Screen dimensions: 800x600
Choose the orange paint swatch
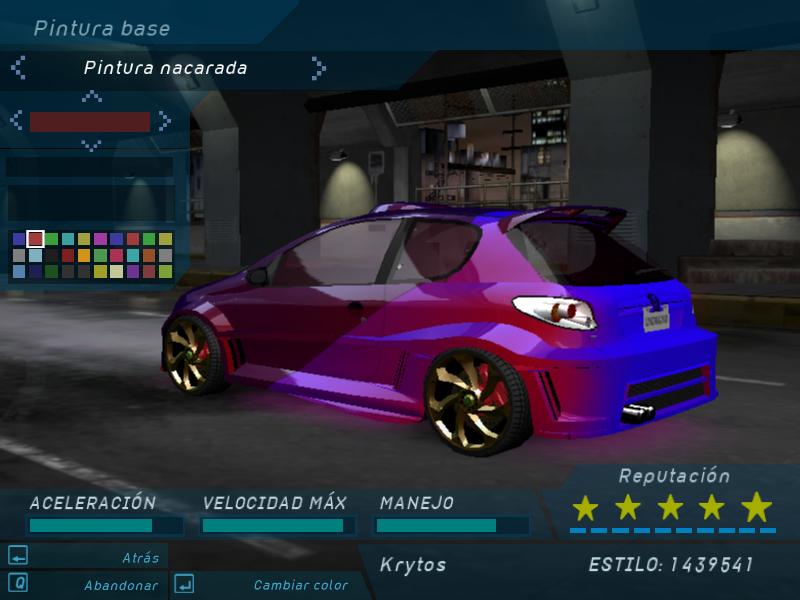84,255
